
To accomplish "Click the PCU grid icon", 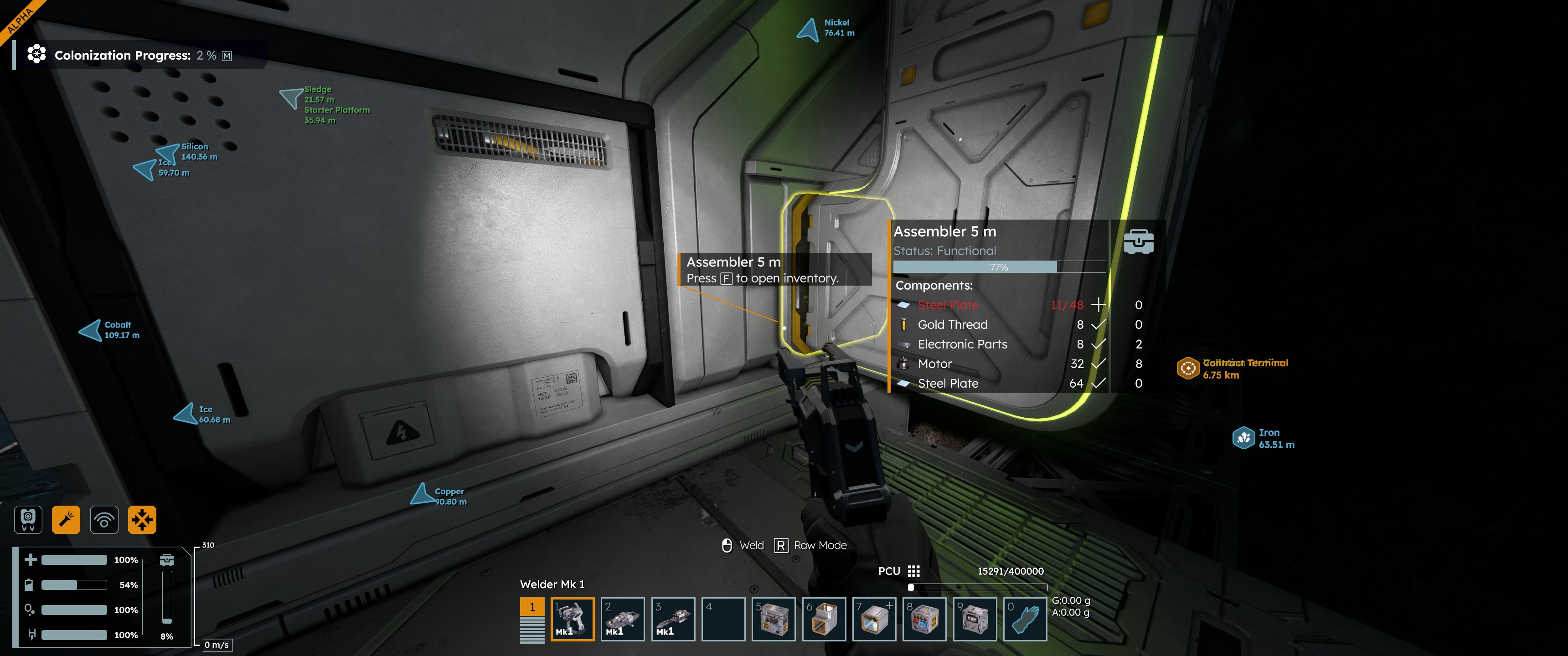I will pos(913,571).
